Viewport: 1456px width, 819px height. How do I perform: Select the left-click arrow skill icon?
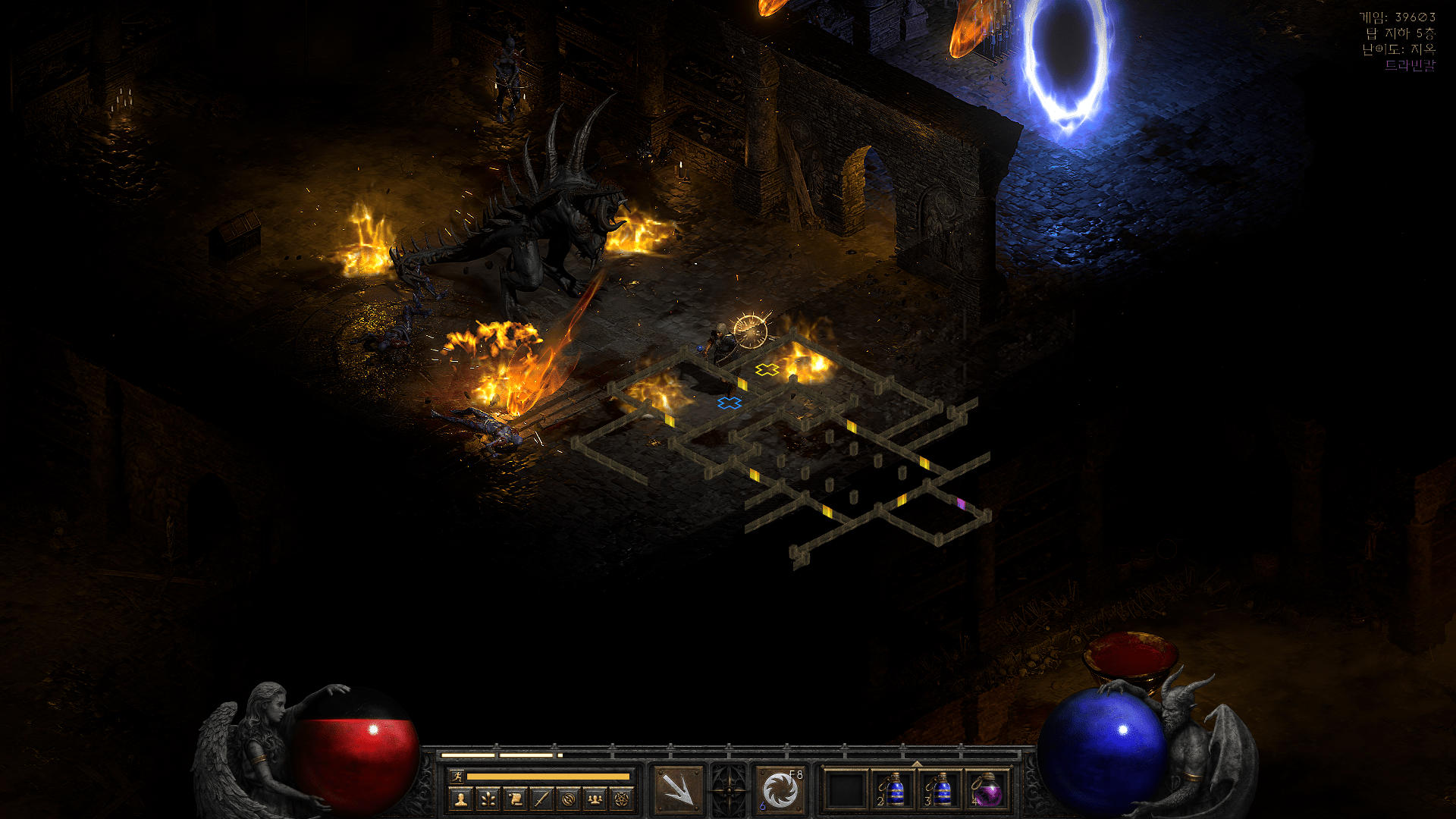pos(678,790)
